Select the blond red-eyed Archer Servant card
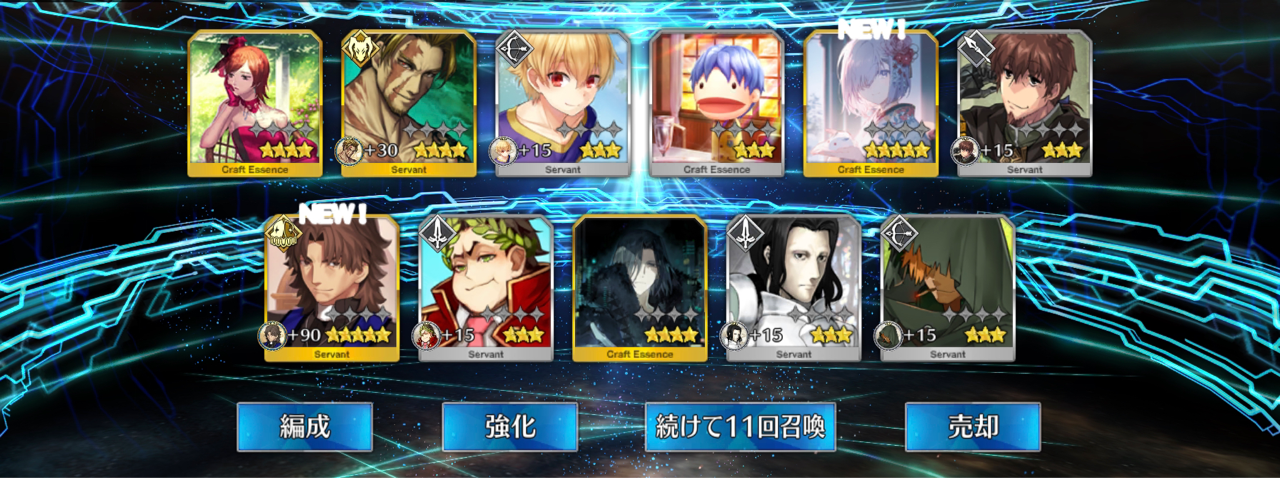 click(563, 102)
